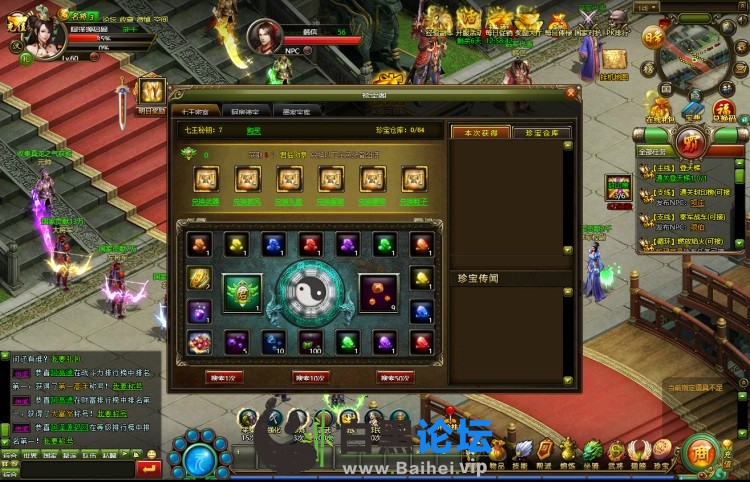Choose the gold ring reward slot
The image size is (750, 482).
pyautogui.click(x=199, y=277)
